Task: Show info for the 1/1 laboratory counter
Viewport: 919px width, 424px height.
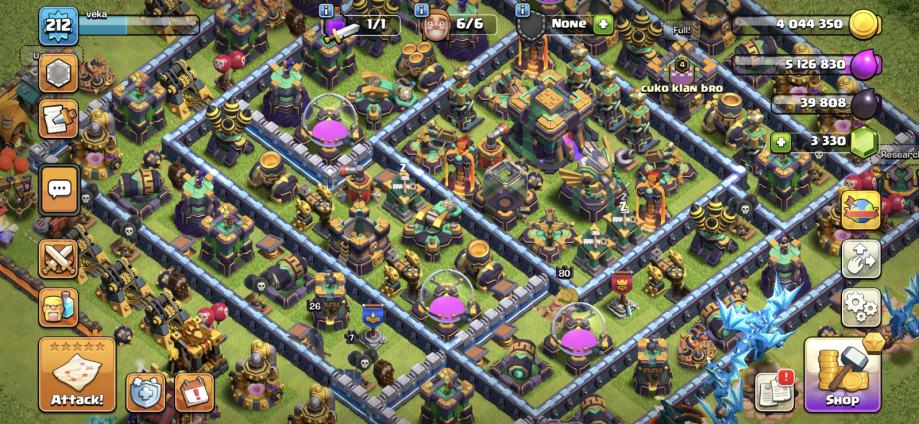Action: click(x=326, y=10)
